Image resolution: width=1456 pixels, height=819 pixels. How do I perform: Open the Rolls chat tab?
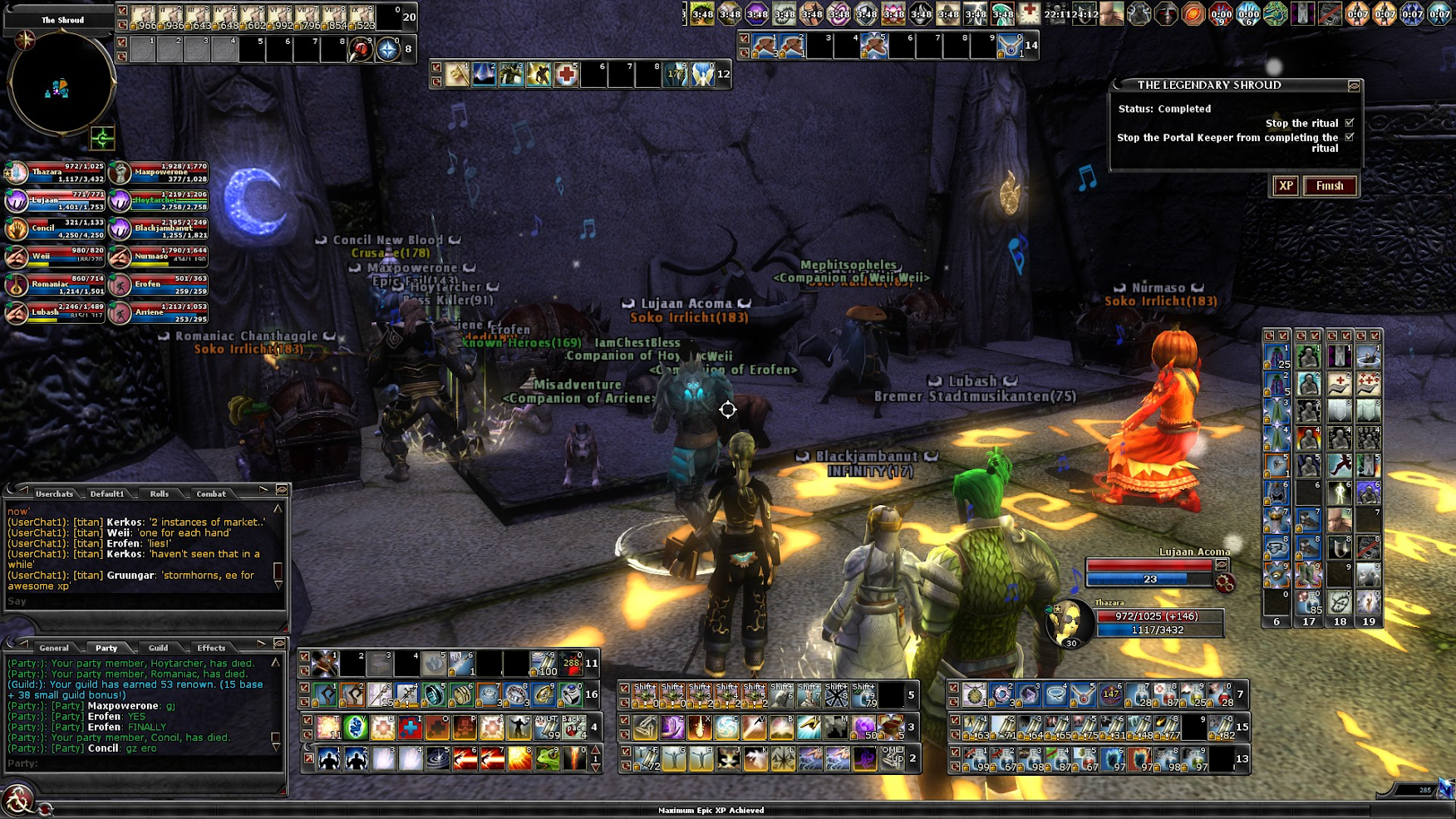point(160,494)
